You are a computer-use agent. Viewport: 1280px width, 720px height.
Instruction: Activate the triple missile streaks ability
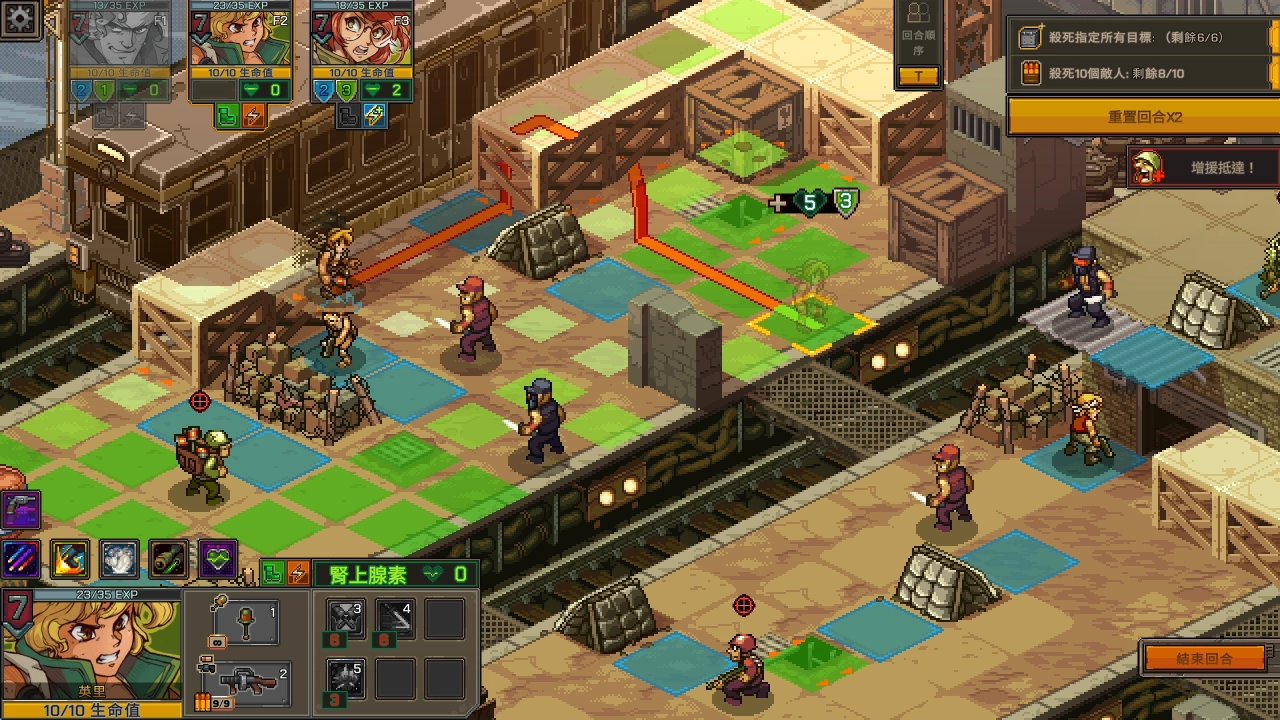[x=20, y=559]
